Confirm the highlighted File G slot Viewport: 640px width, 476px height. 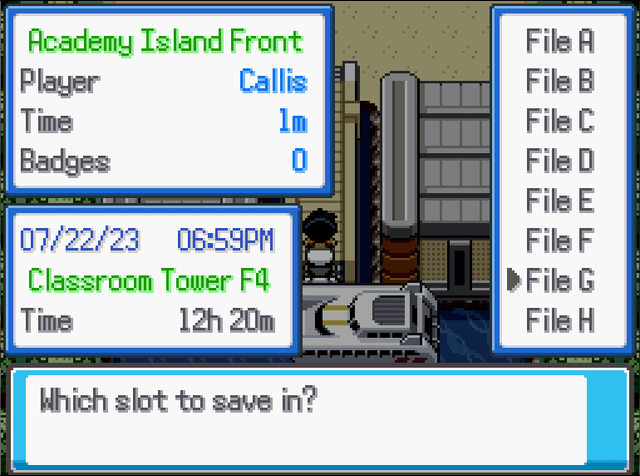[x=560, y=281]
